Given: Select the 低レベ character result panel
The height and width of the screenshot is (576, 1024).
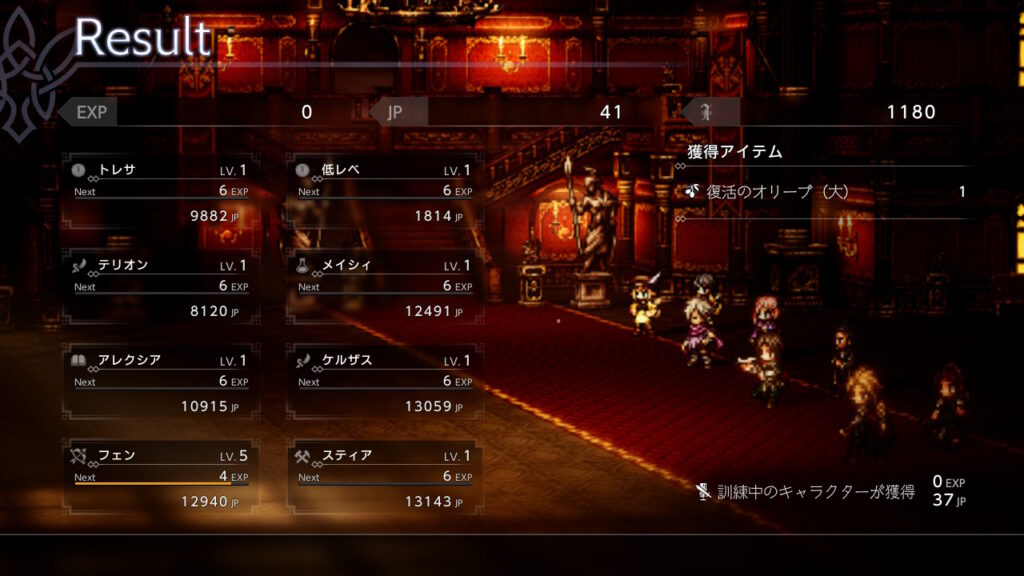Looking at the screenshot, I should click(x=384, y=192).
